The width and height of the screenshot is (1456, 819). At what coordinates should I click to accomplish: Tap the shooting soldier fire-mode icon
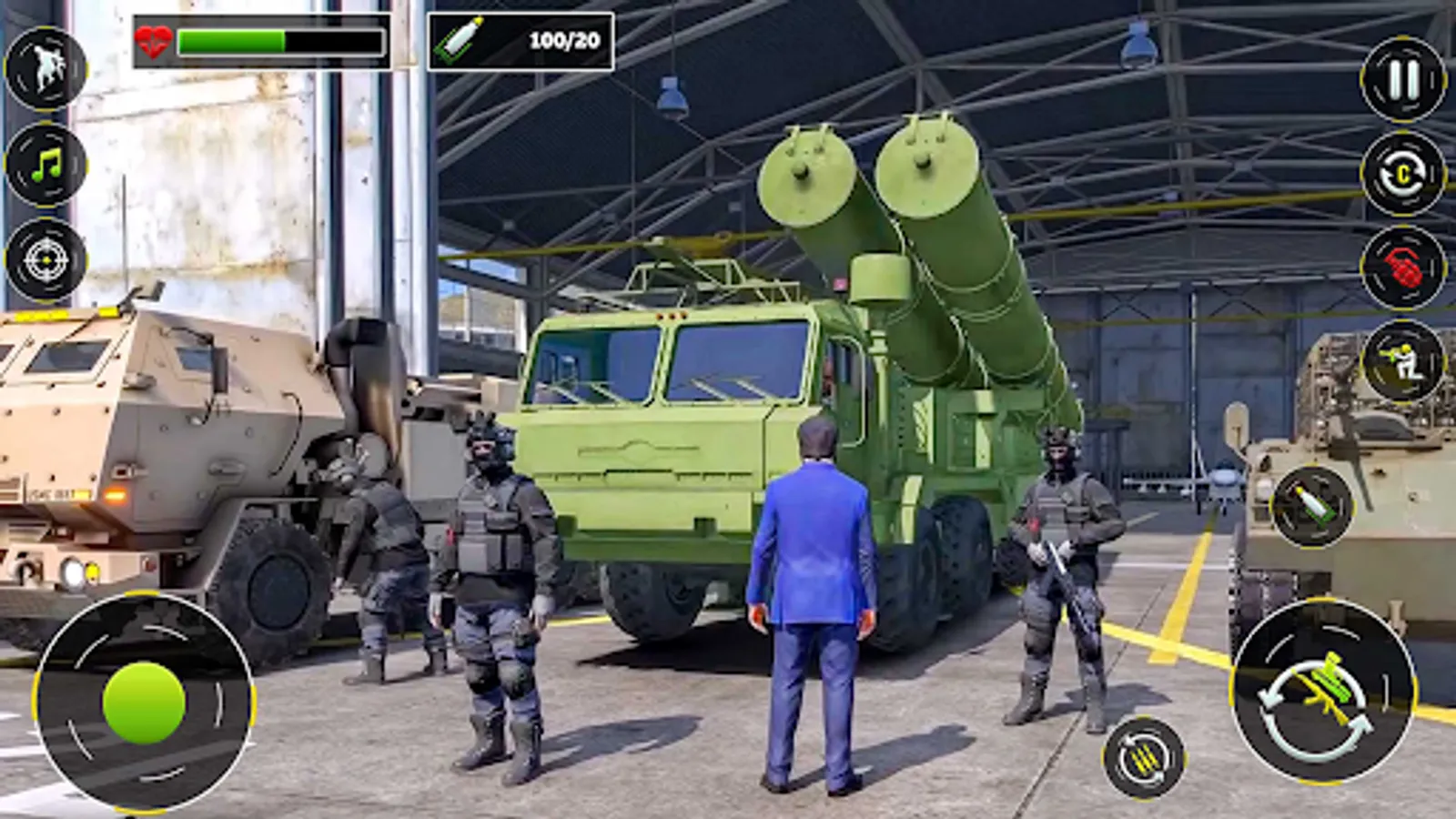1401,362
